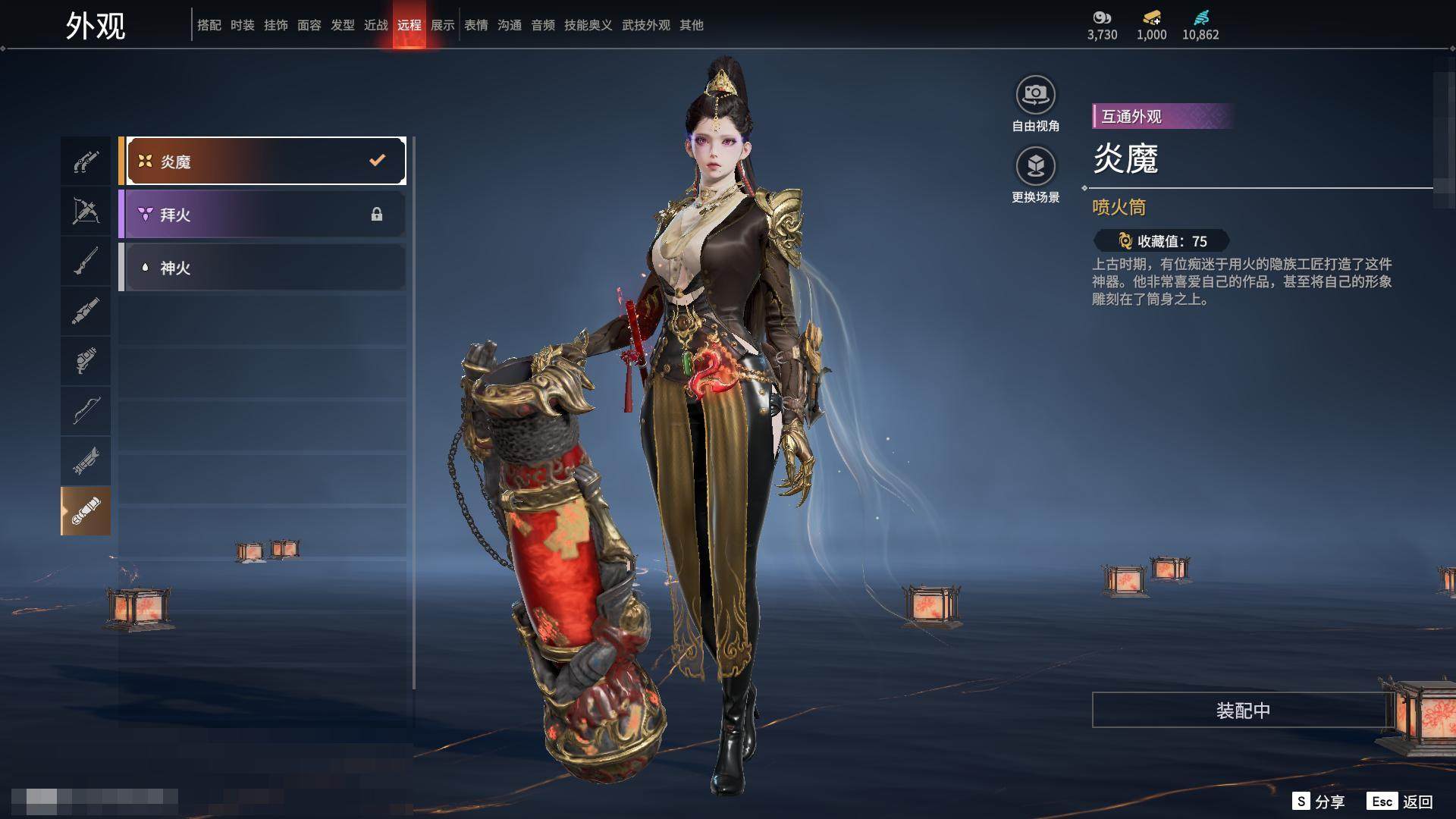Open the 时装 tab
This screenshot has height=819, width=1456.
(243, 25)
